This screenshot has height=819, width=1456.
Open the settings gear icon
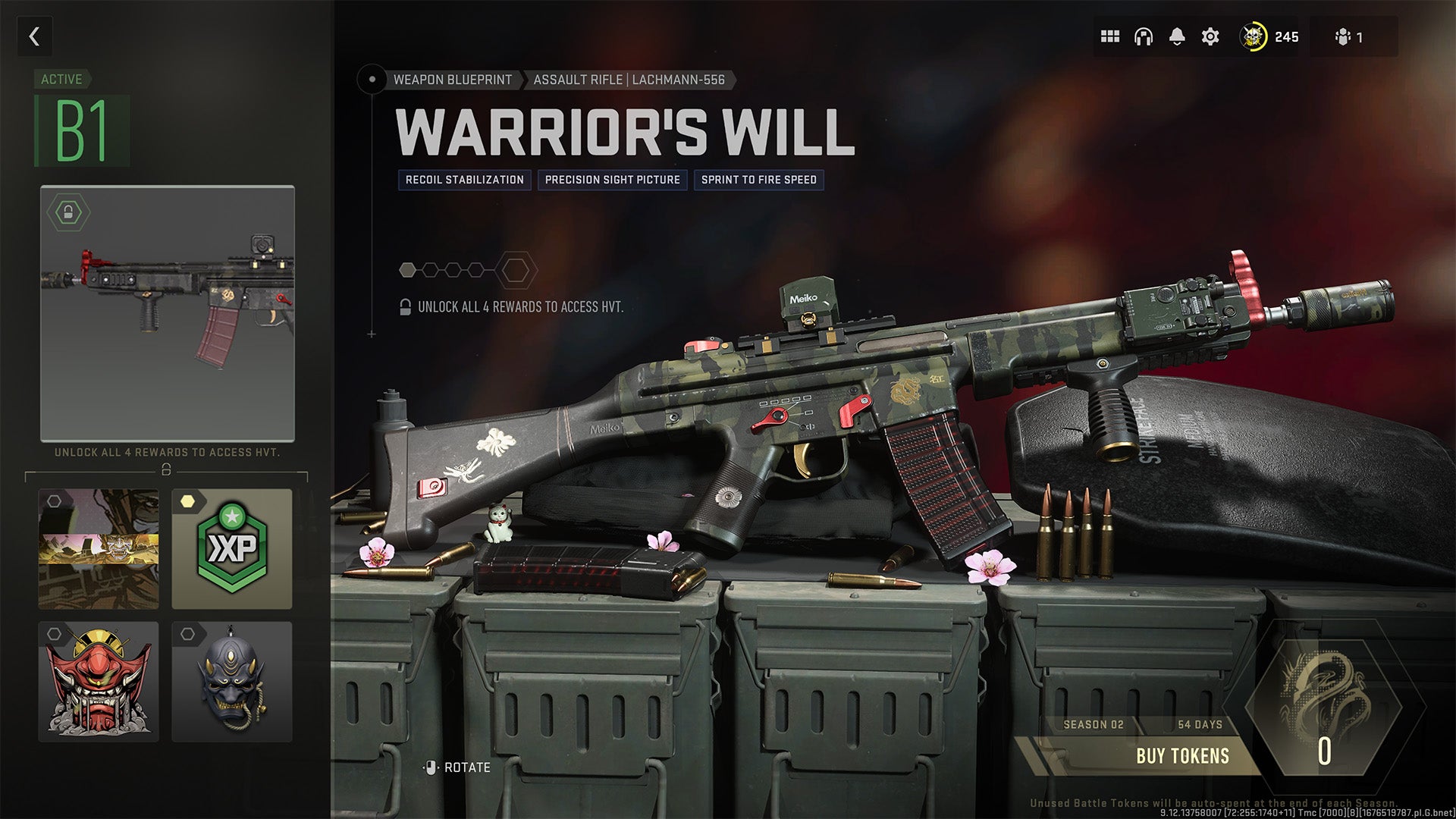point(1210,36)
